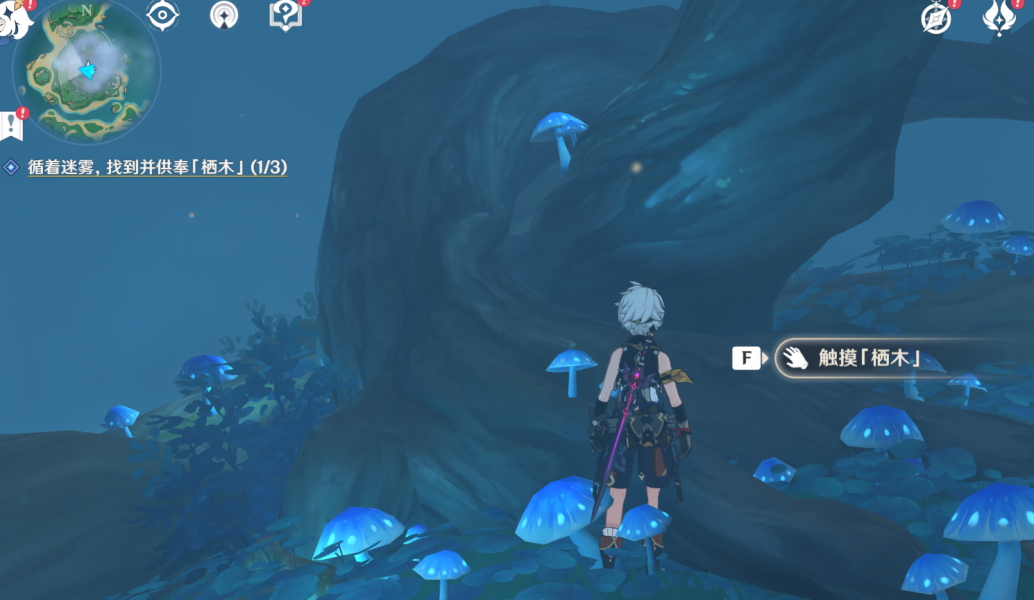Activate the eye-shaped elemental sight icon
Screen dimensions: 1034x600
point(162,14)
